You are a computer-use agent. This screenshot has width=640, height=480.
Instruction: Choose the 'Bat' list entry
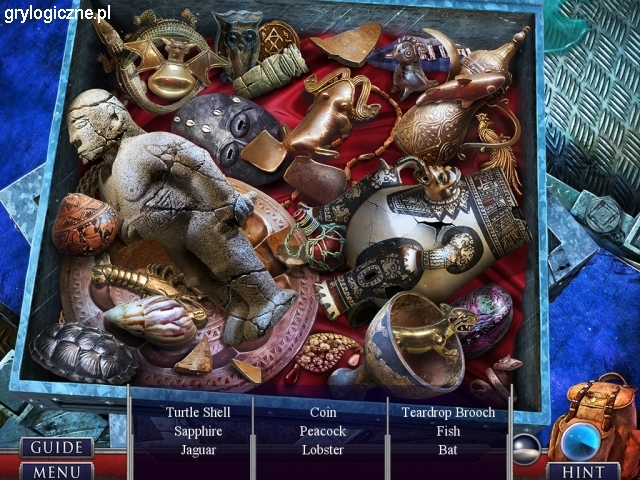pyautogui.click(x=448, y=450)
